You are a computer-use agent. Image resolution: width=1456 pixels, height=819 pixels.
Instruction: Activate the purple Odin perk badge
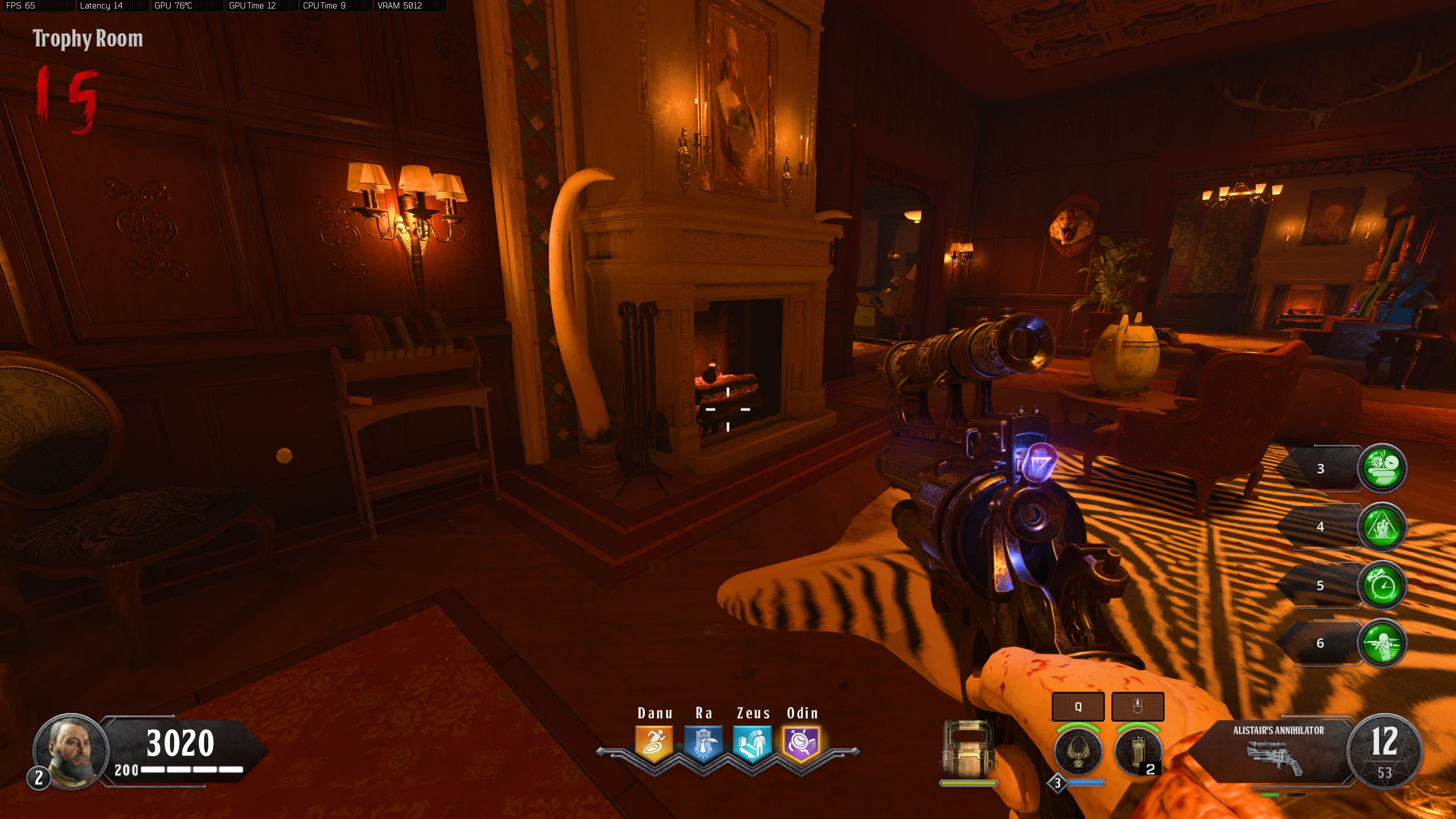[x=801, y=743]
